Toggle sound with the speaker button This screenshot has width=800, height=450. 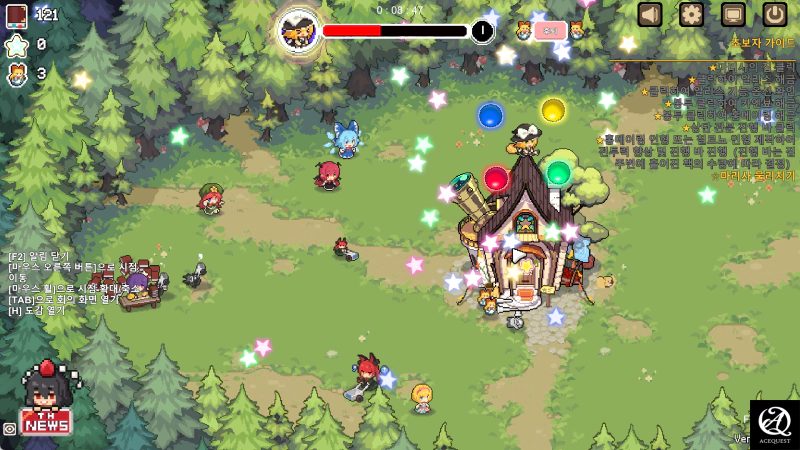tap(650, 14)
